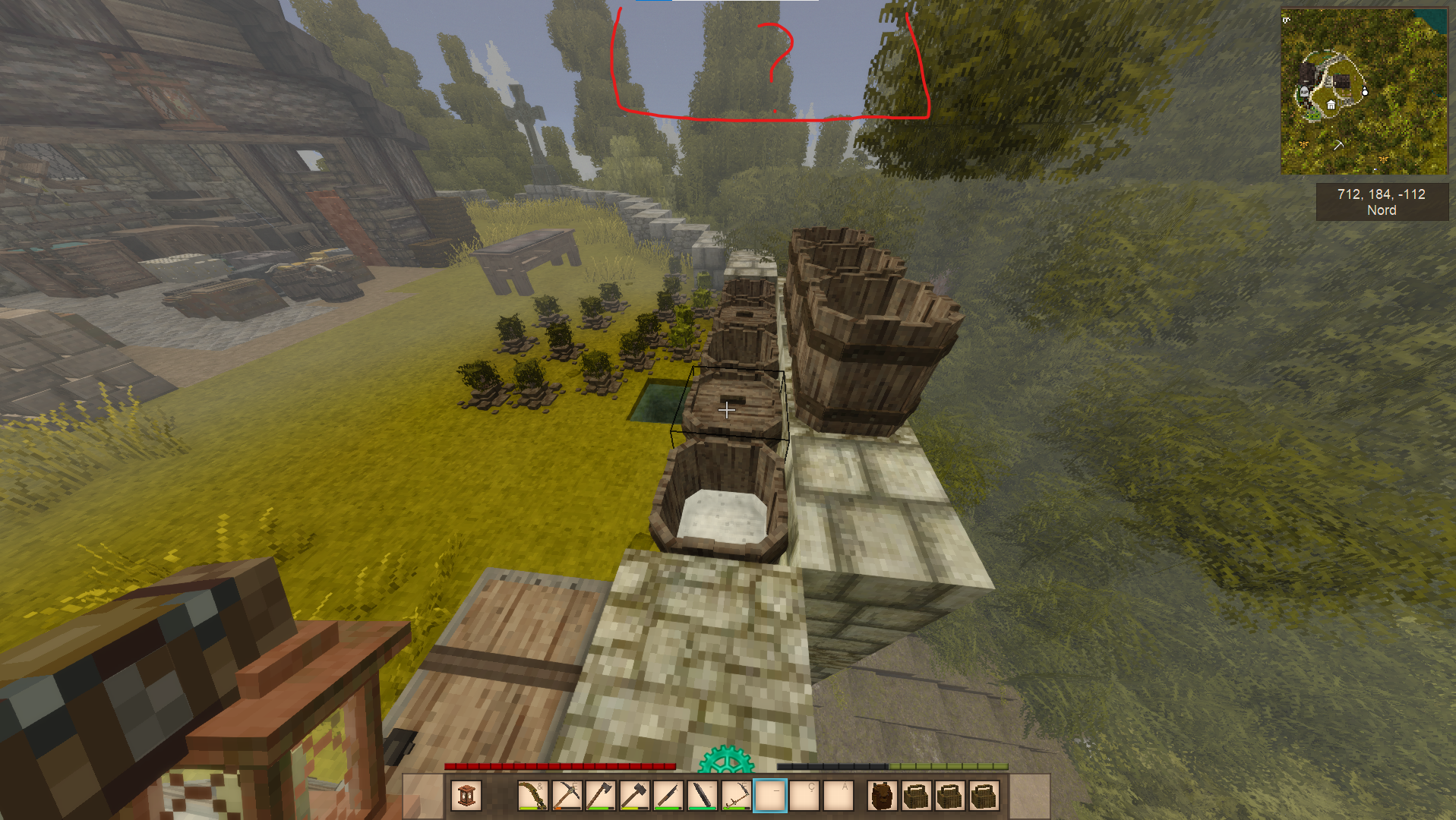Choose the hammer in the hotbar
Viewport: 1456px width, 820px height.
634,796
